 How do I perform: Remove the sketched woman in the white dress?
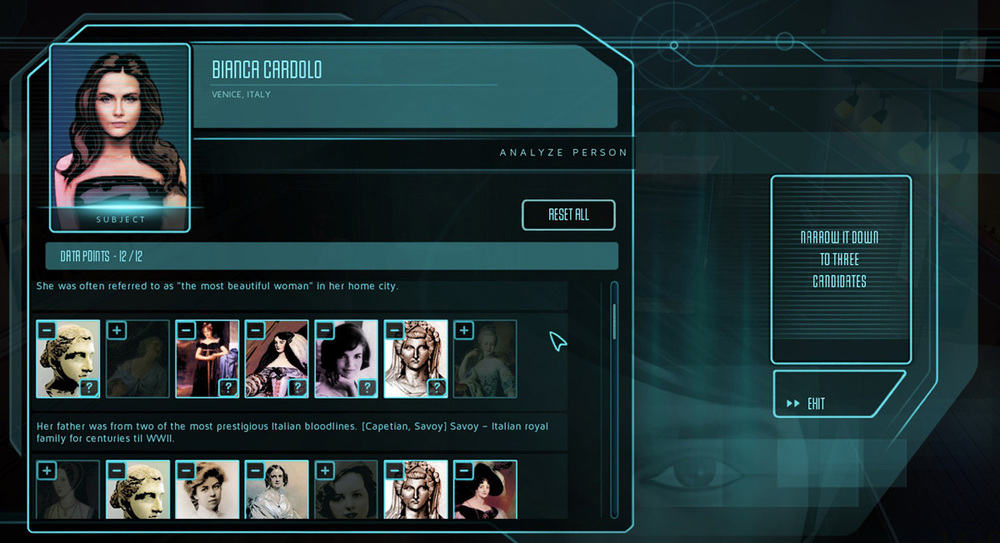click(x=255, y=470)
